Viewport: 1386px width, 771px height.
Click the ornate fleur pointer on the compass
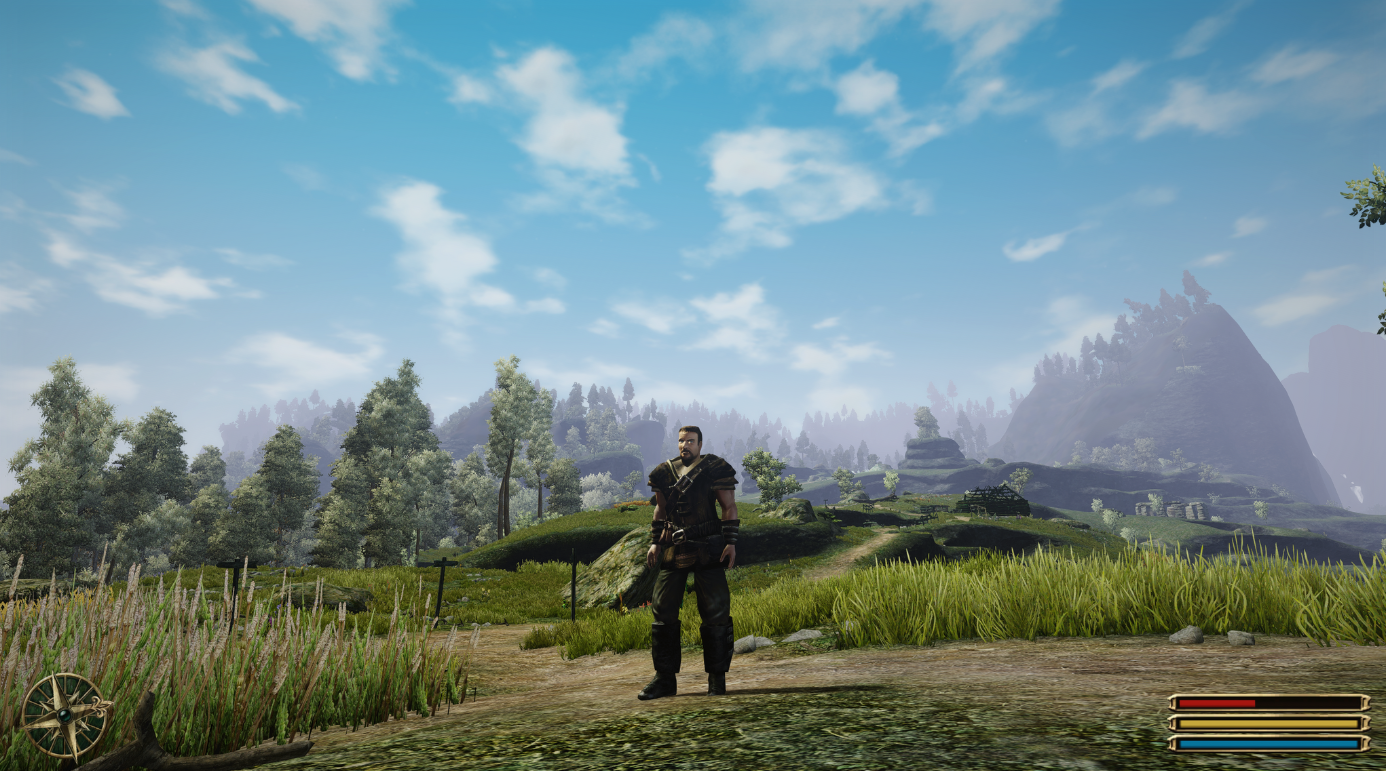[99, 706]
